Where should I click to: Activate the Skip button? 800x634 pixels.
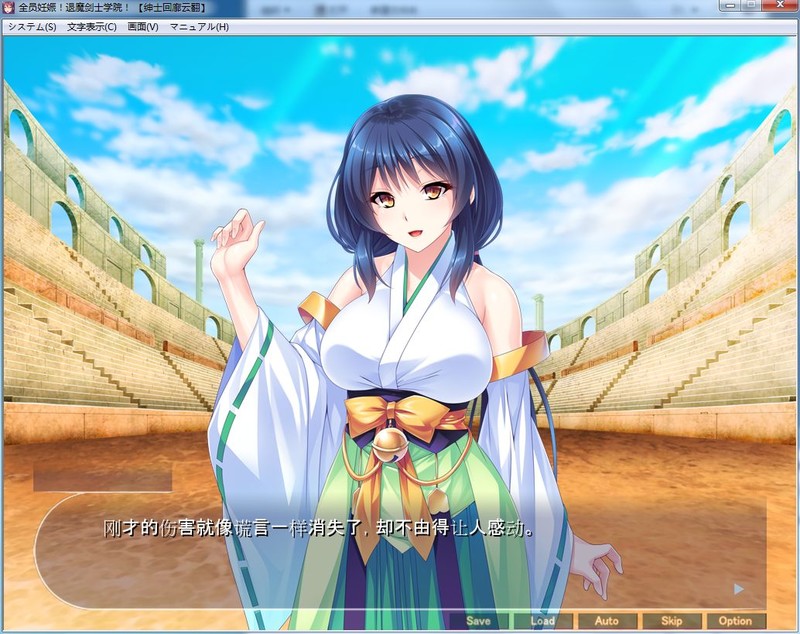point(671,621)
